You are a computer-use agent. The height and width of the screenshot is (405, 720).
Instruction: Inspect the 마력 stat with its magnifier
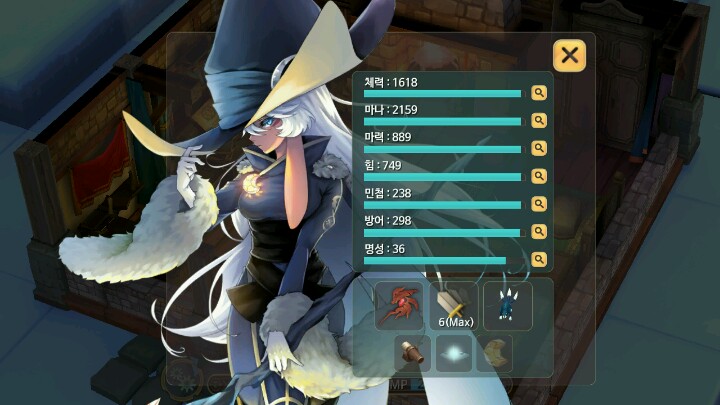point(539,148)
